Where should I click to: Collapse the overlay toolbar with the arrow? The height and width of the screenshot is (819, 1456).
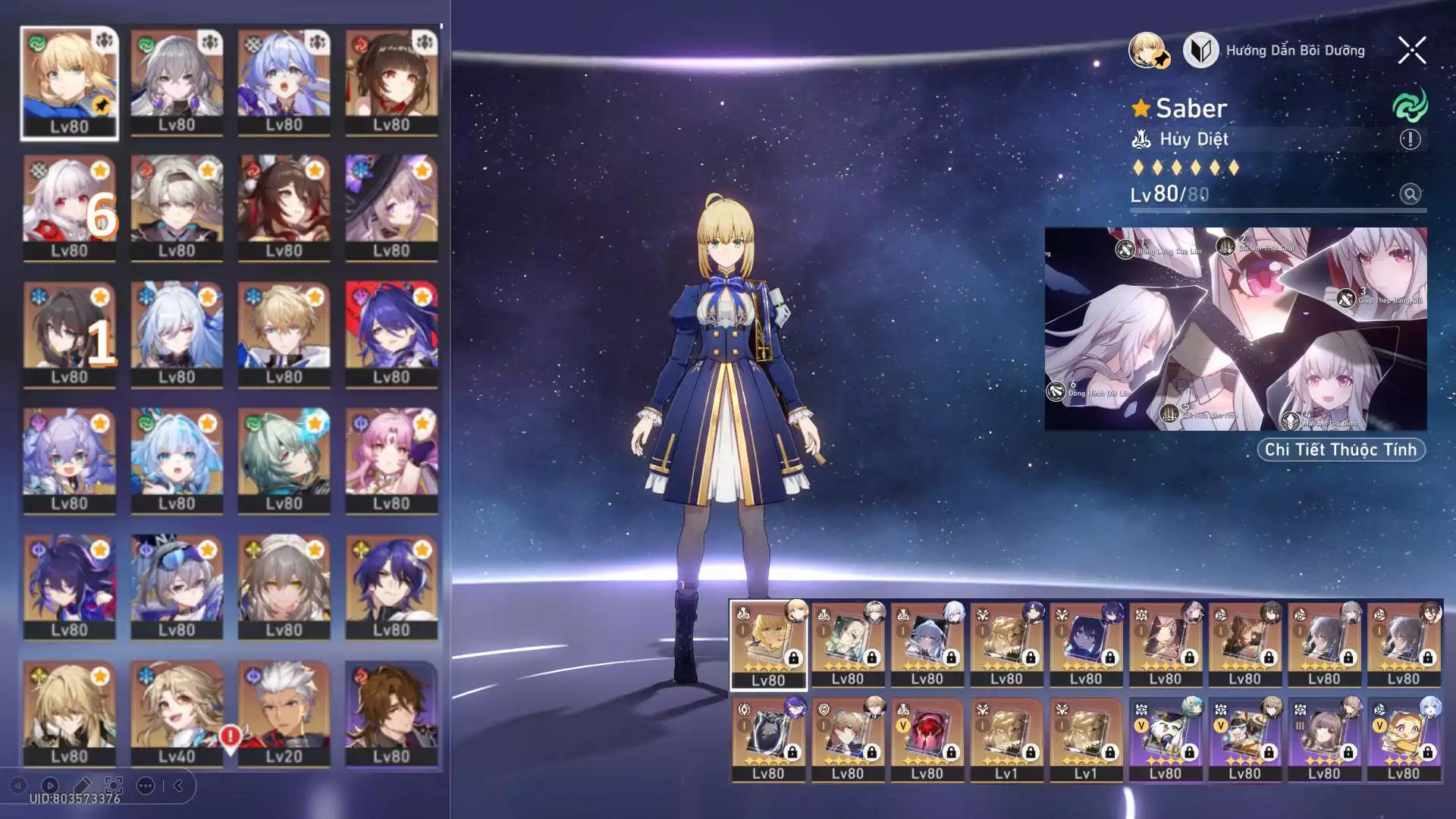click(x=178, y=786)
